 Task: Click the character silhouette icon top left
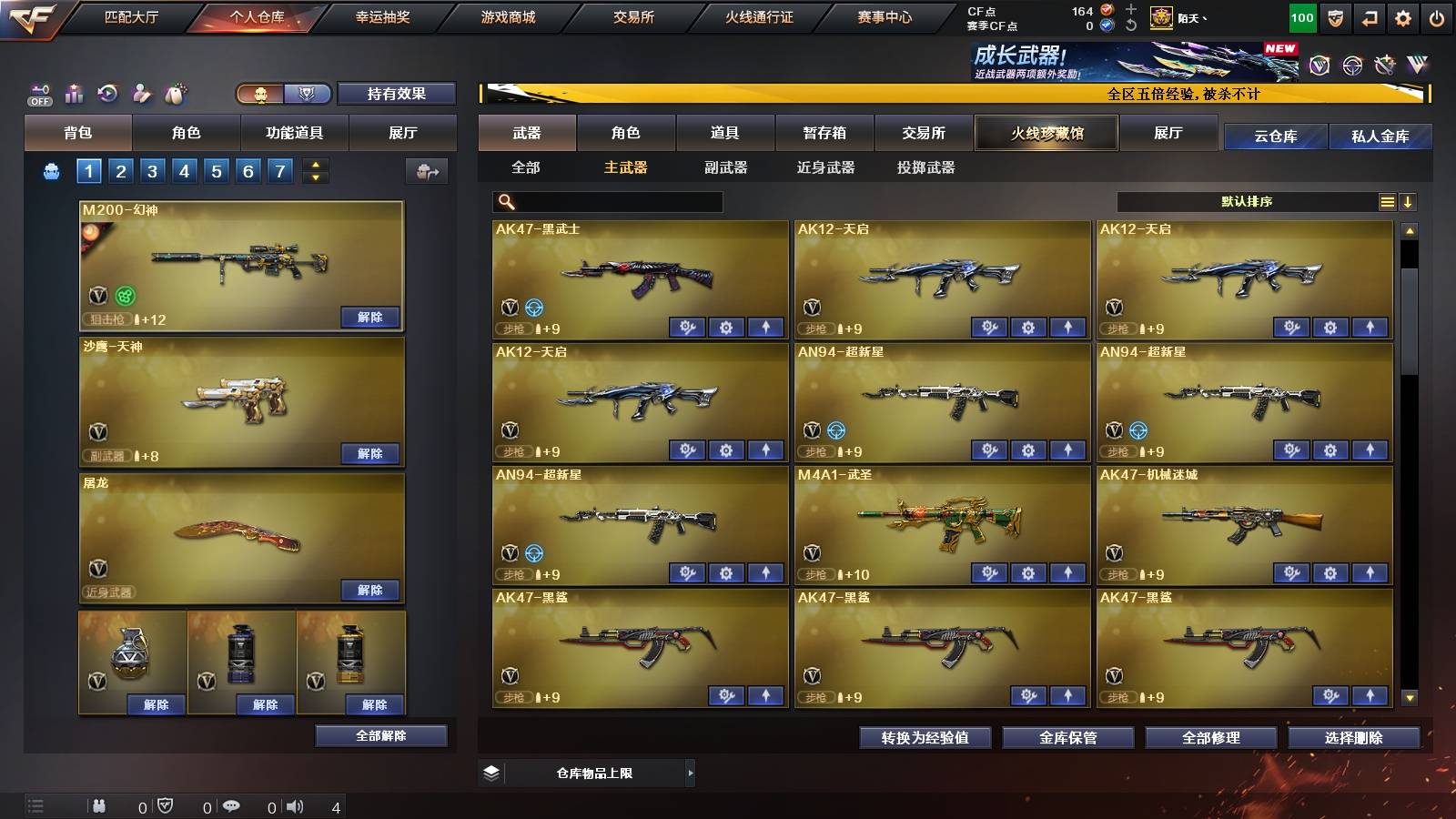140,93
